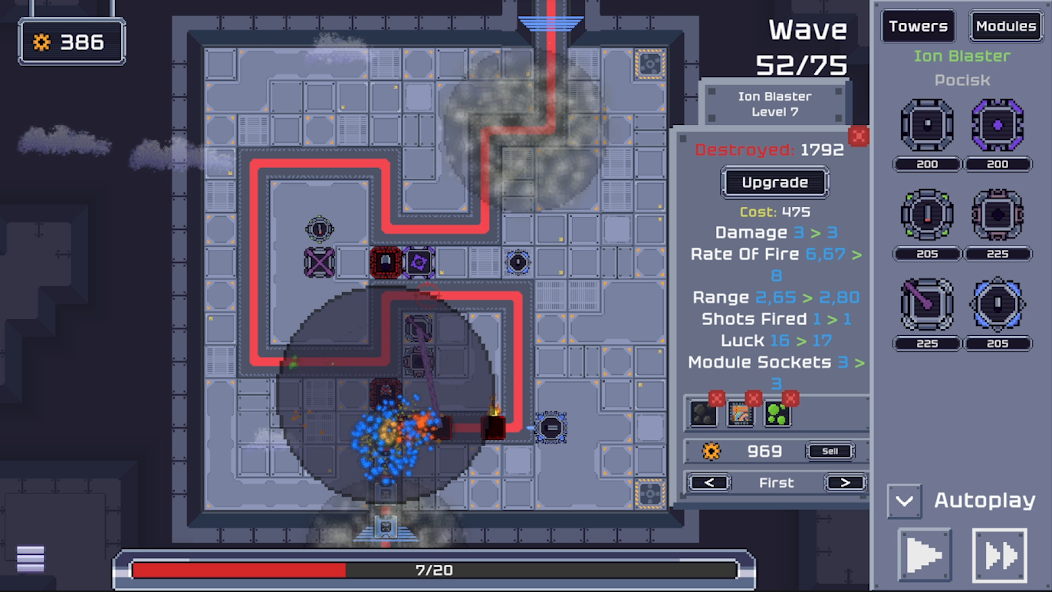
Task: Select the green orbs module socket
Action: pos(777,415)
